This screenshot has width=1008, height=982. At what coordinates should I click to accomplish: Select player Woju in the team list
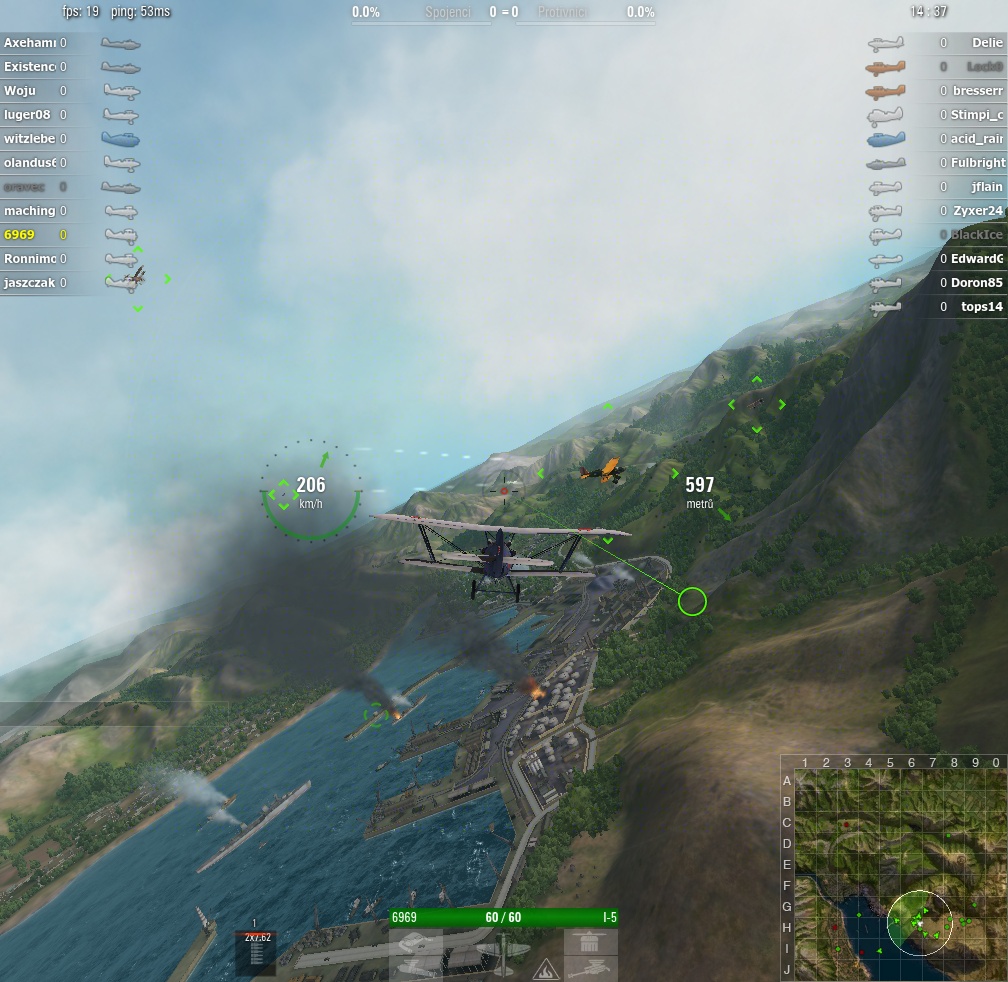tap(20, 91)
